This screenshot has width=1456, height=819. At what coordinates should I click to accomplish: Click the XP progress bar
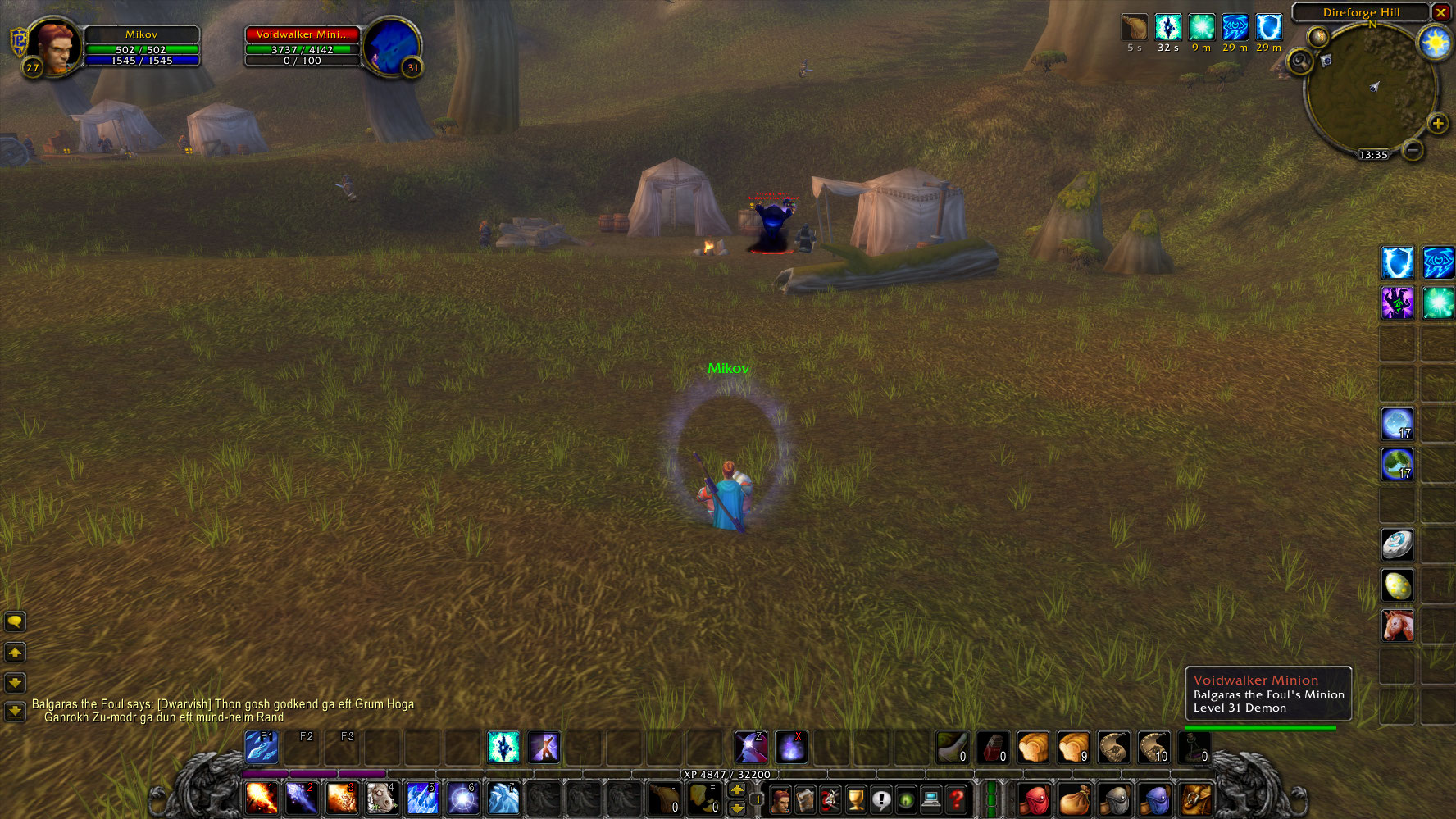(x=726, y=775)
